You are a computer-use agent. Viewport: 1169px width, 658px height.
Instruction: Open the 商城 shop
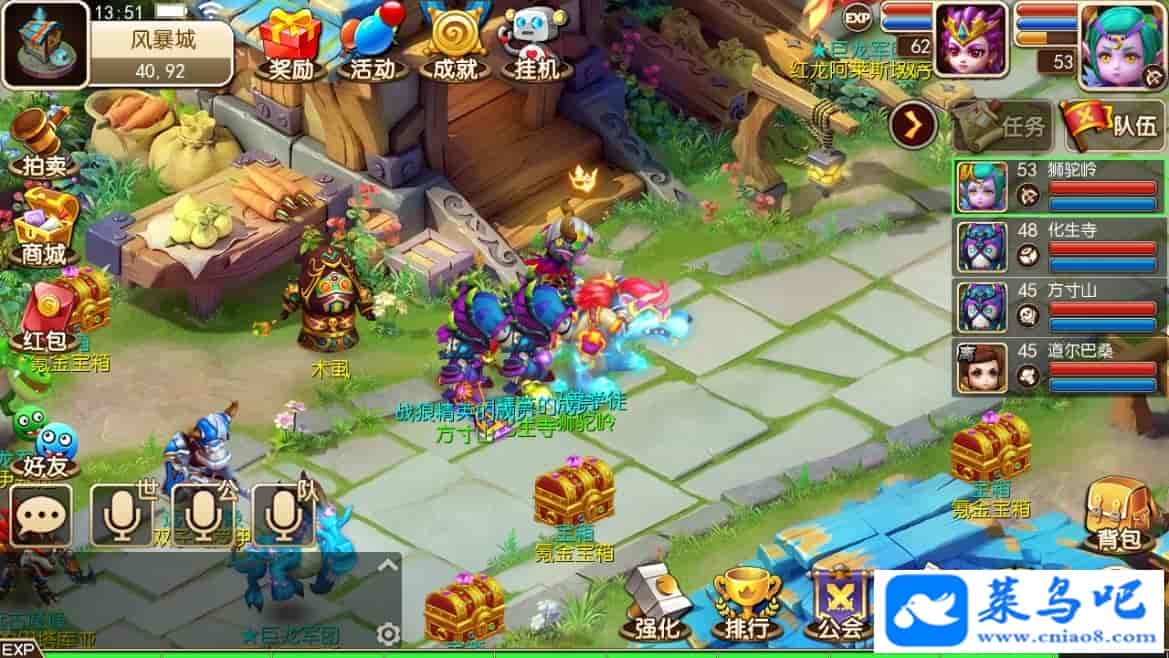click(x=43, y=229)
